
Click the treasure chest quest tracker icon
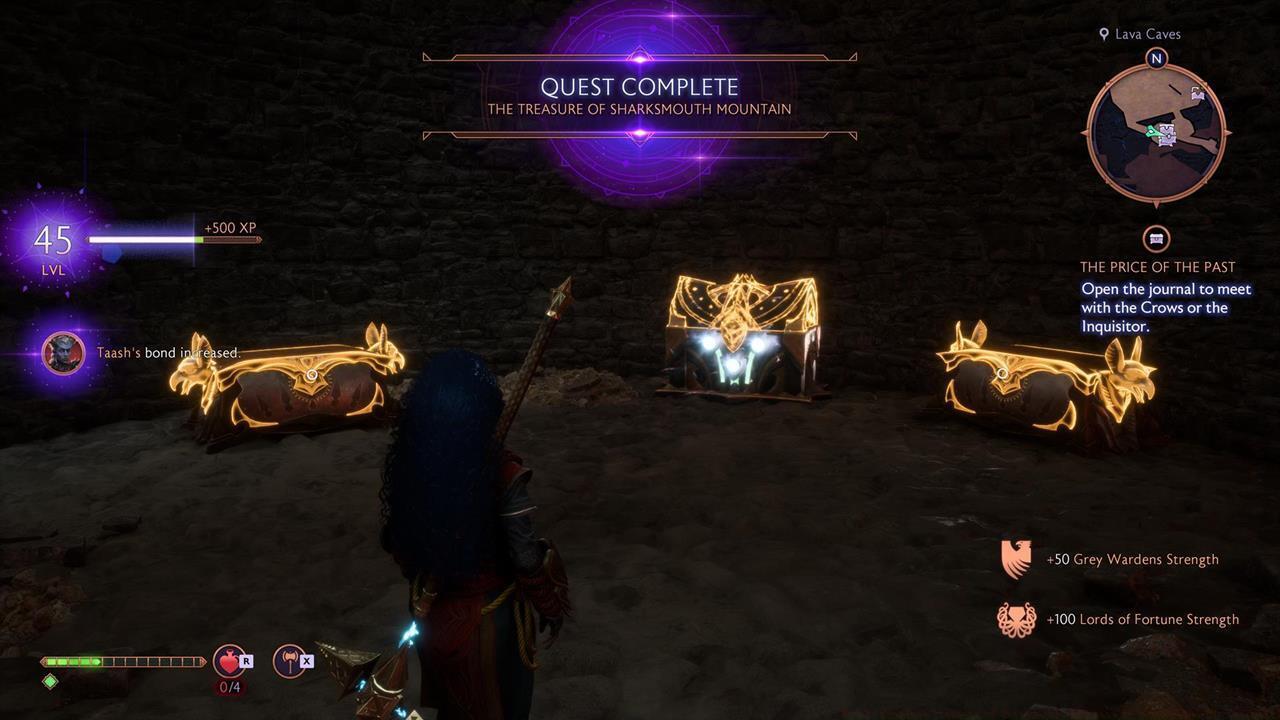1154,240
